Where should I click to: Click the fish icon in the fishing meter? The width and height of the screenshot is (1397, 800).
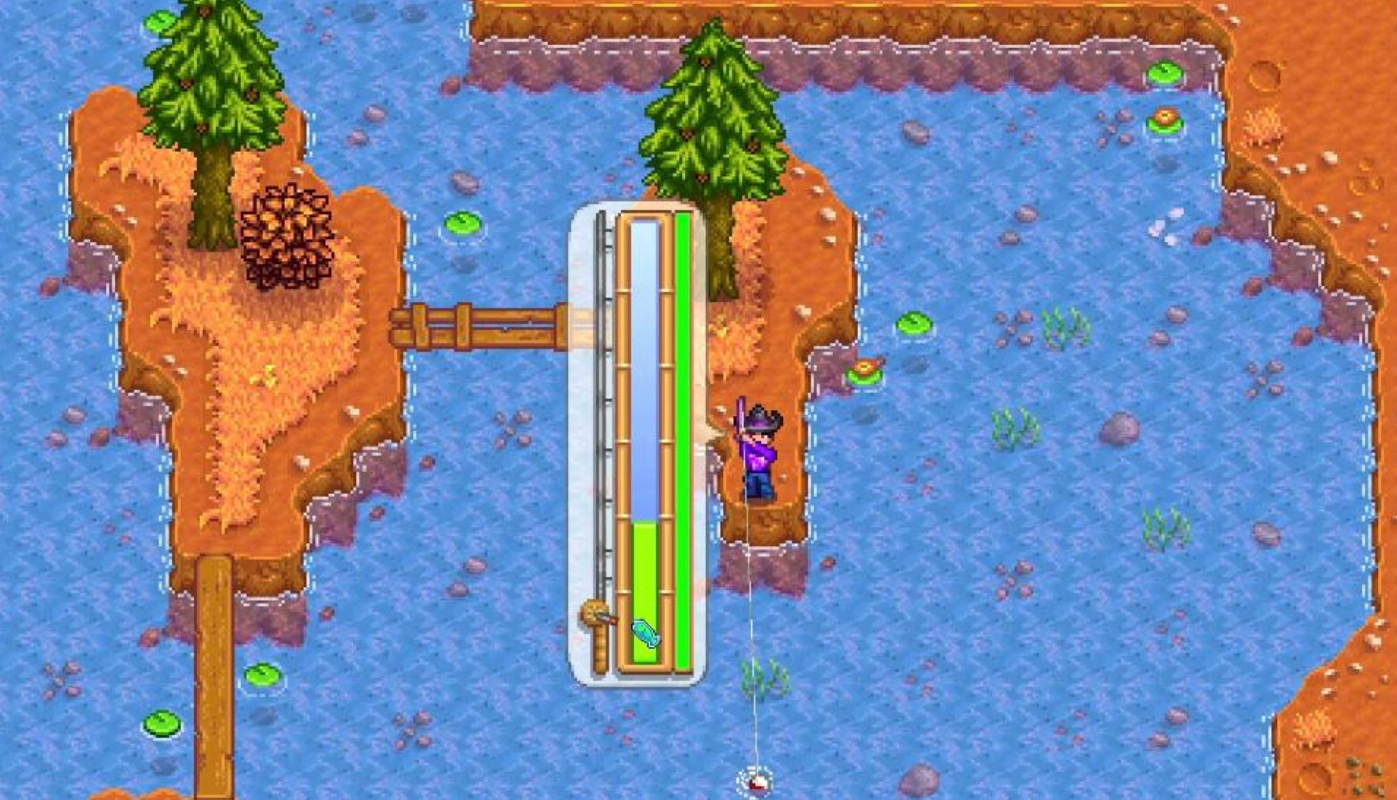tap(645, 633)
